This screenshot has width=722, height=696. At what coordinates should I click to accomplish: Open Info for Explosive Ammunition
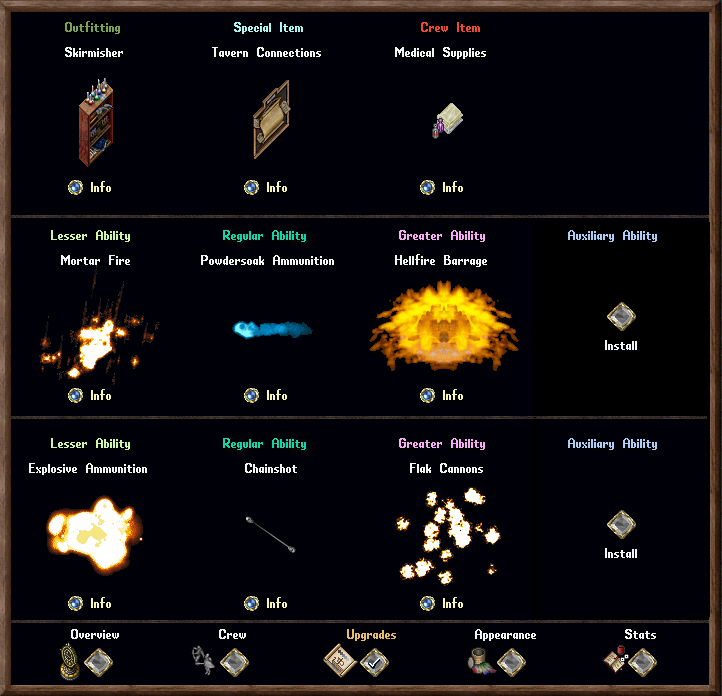[x=76, y=603]
